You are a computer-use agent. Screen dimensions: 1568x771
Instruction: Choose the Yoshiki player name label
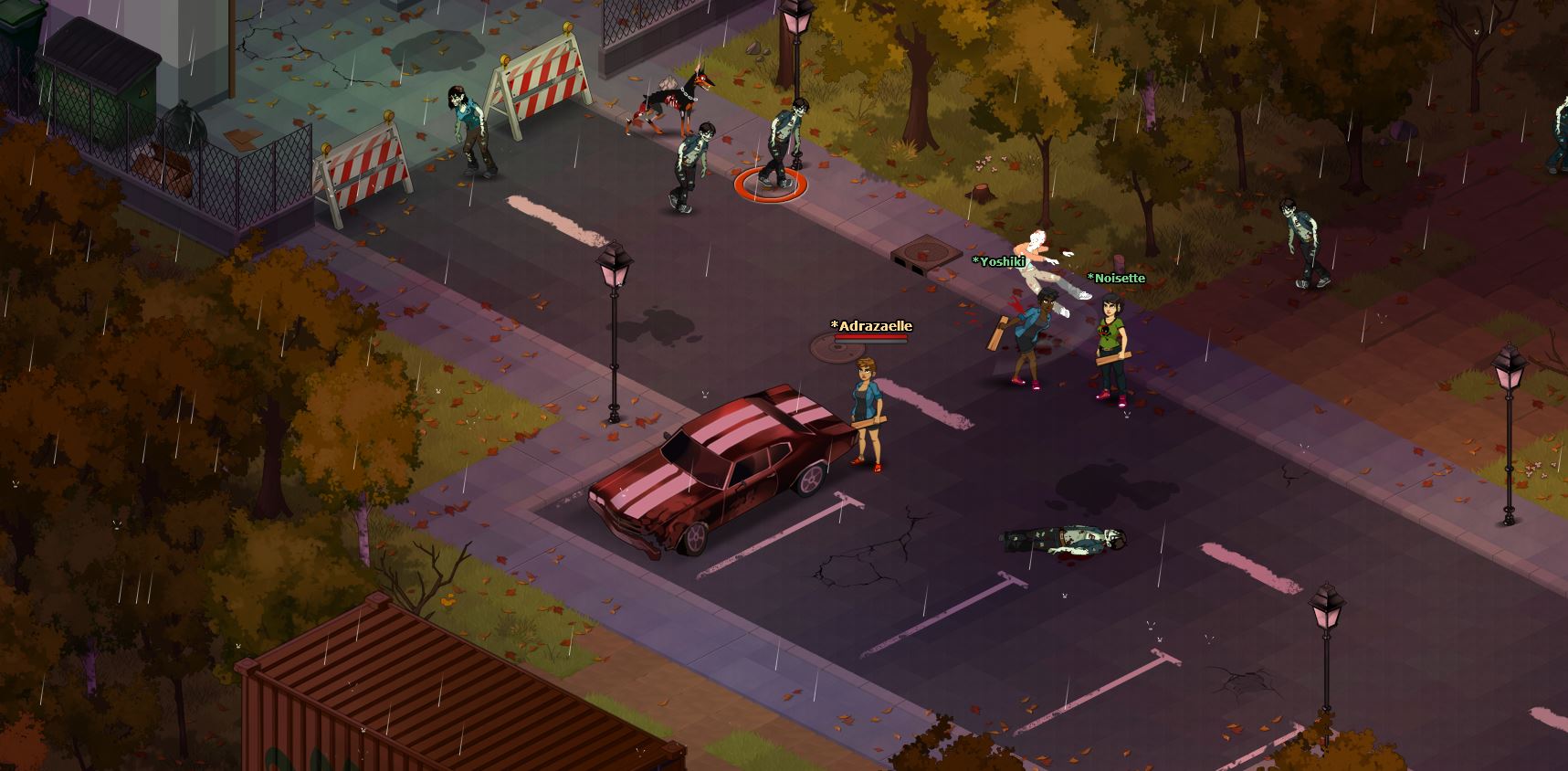998,261
